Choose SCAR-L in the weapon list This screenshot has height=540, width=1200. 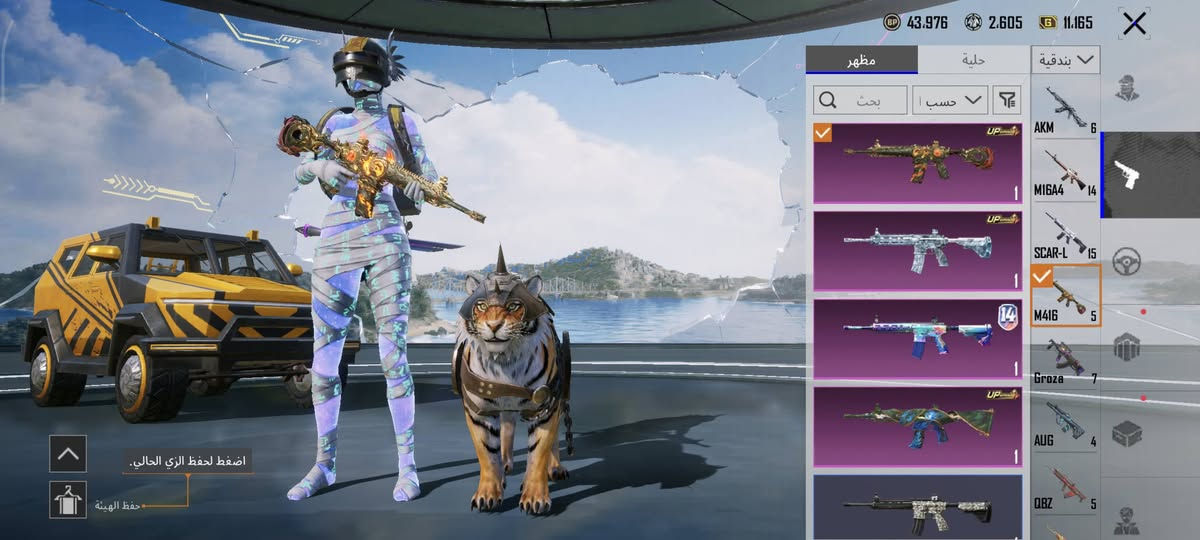[1065, 237]
